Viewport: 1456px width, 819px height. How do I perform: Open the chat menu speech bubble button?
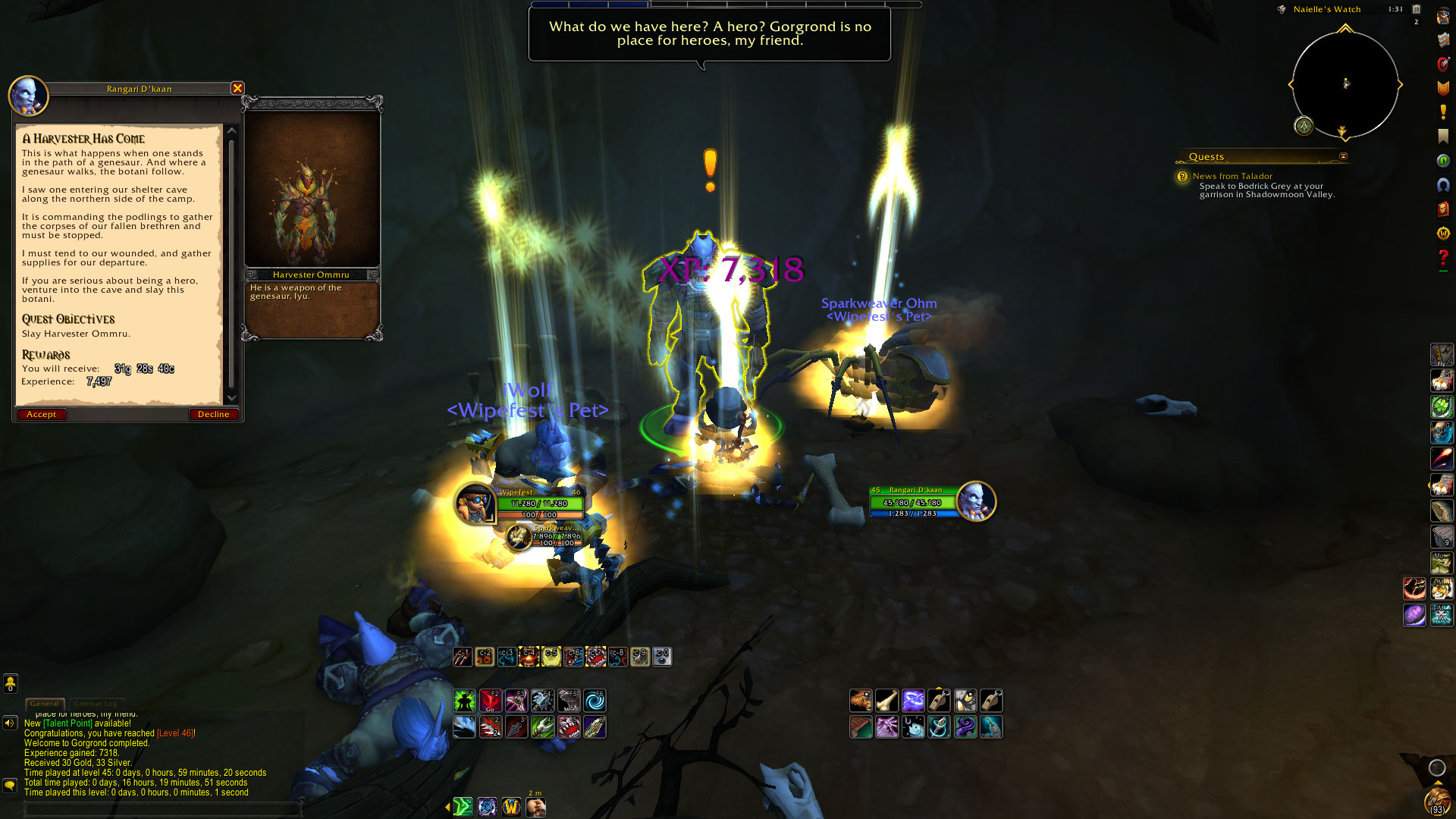point(10,785)
